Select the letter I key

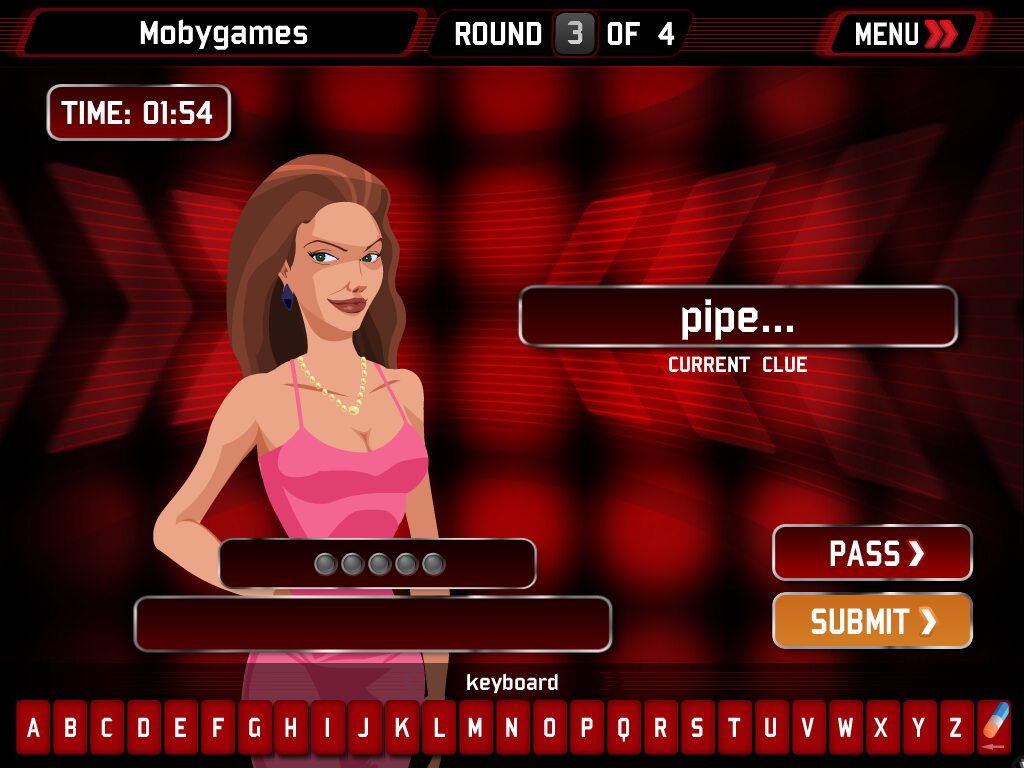tap(327, 728)
